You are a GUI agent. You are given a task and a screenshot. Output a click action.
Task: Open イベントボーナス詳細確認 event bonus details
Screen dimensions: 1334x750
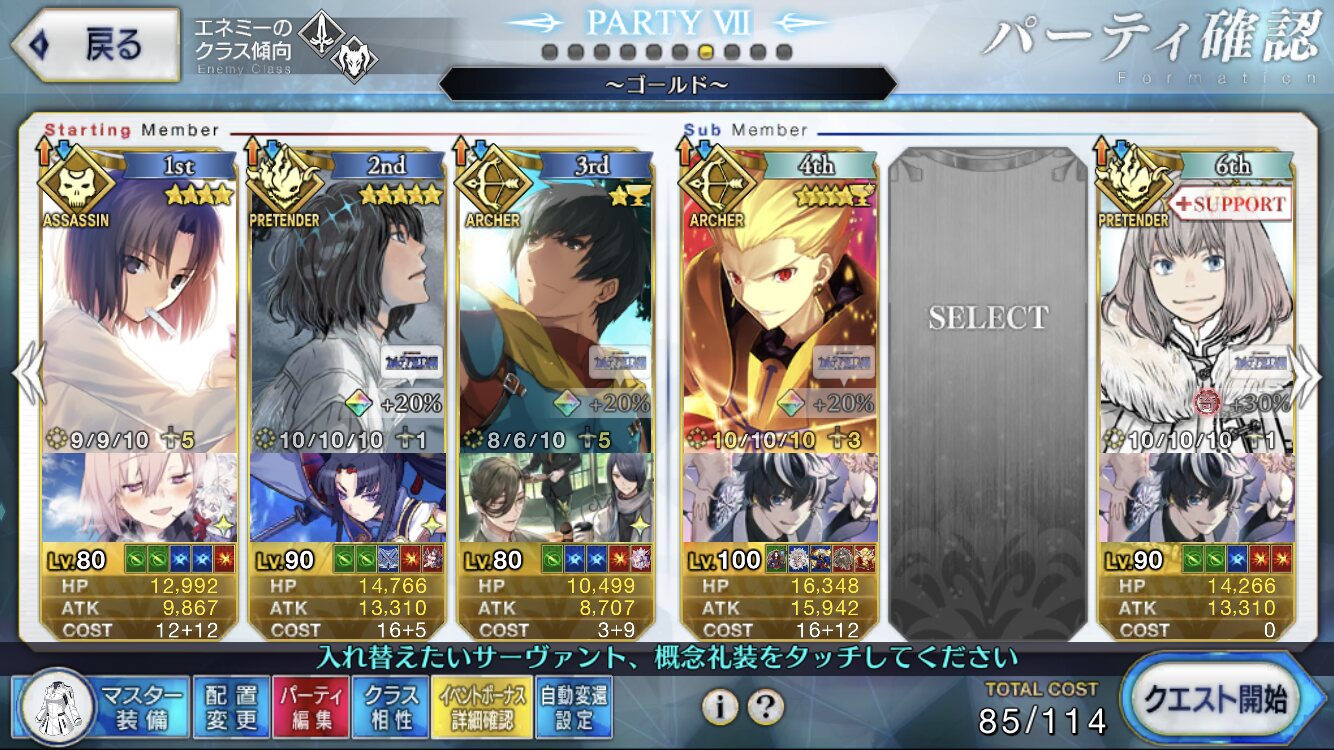click(x=481, y=706)
